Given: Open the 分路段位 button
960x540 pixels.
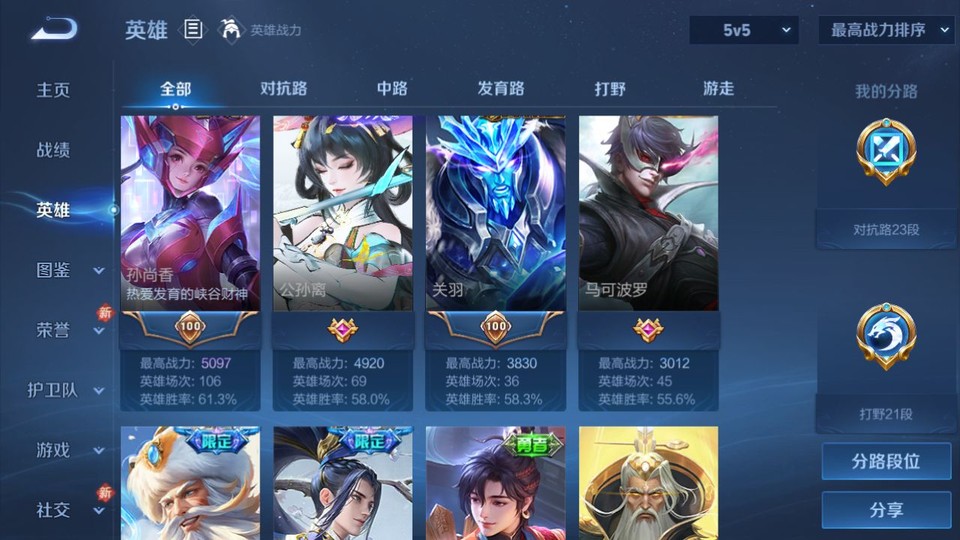Looking at the screenshot, I should click(x=886, y=462).
